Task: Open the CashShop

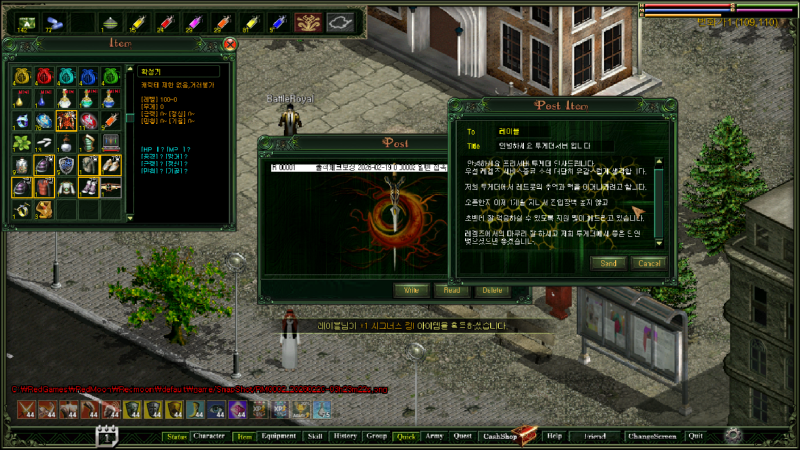Action: click(x=499, y=436)
